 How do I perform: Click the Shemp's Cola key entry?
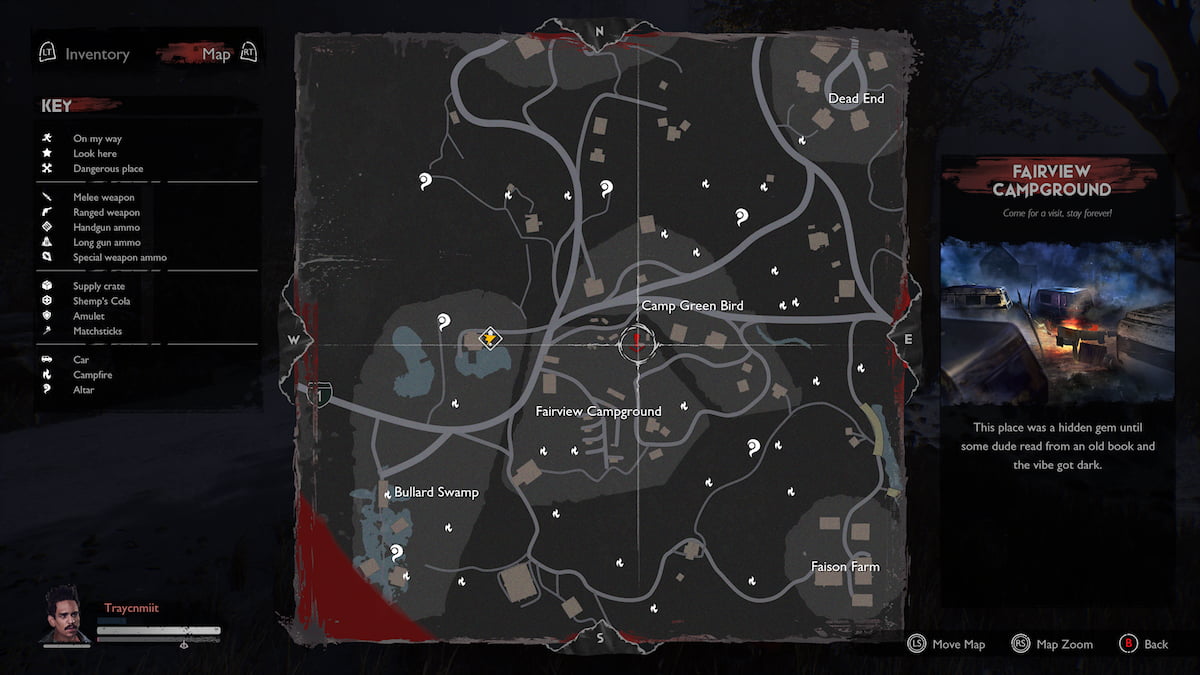pyautogui.click(x=101, y=301)
